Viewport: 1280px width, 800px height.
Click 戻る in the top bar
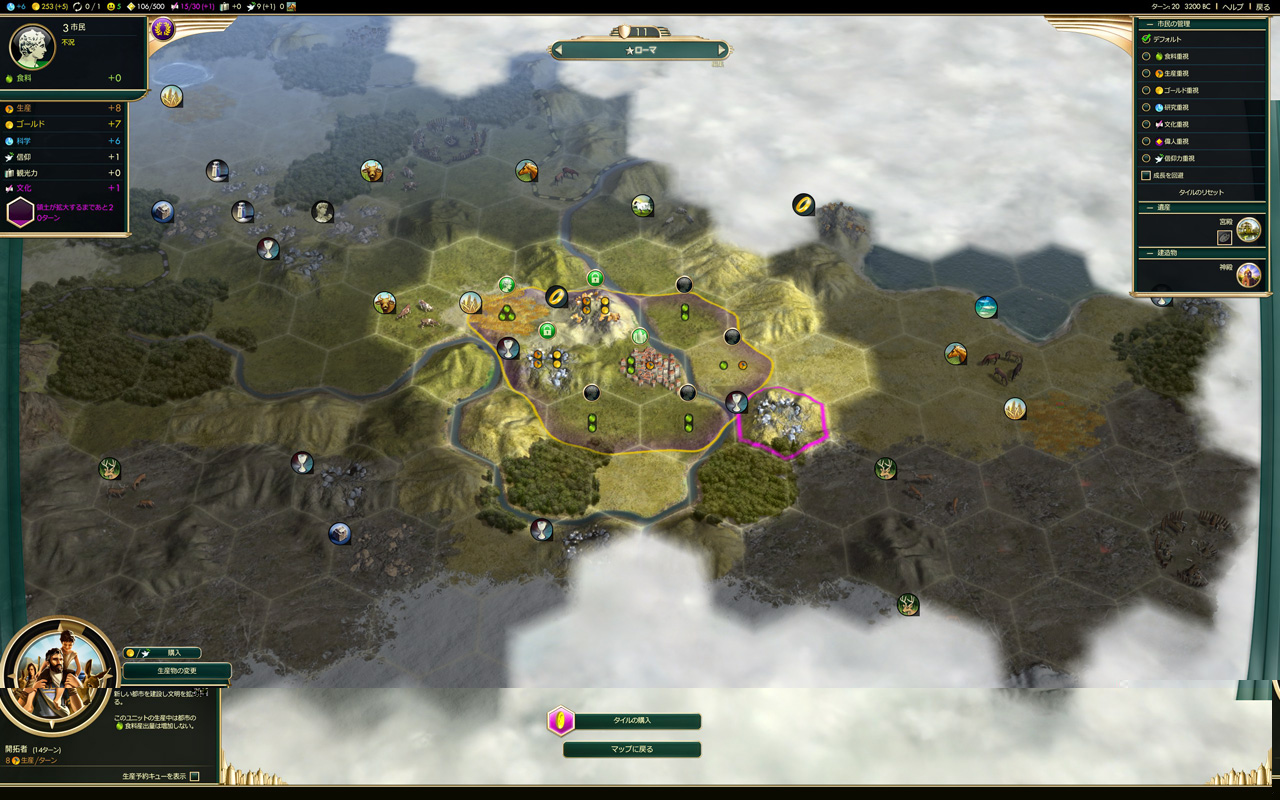pyautogui.click(x=1262, y=6)
